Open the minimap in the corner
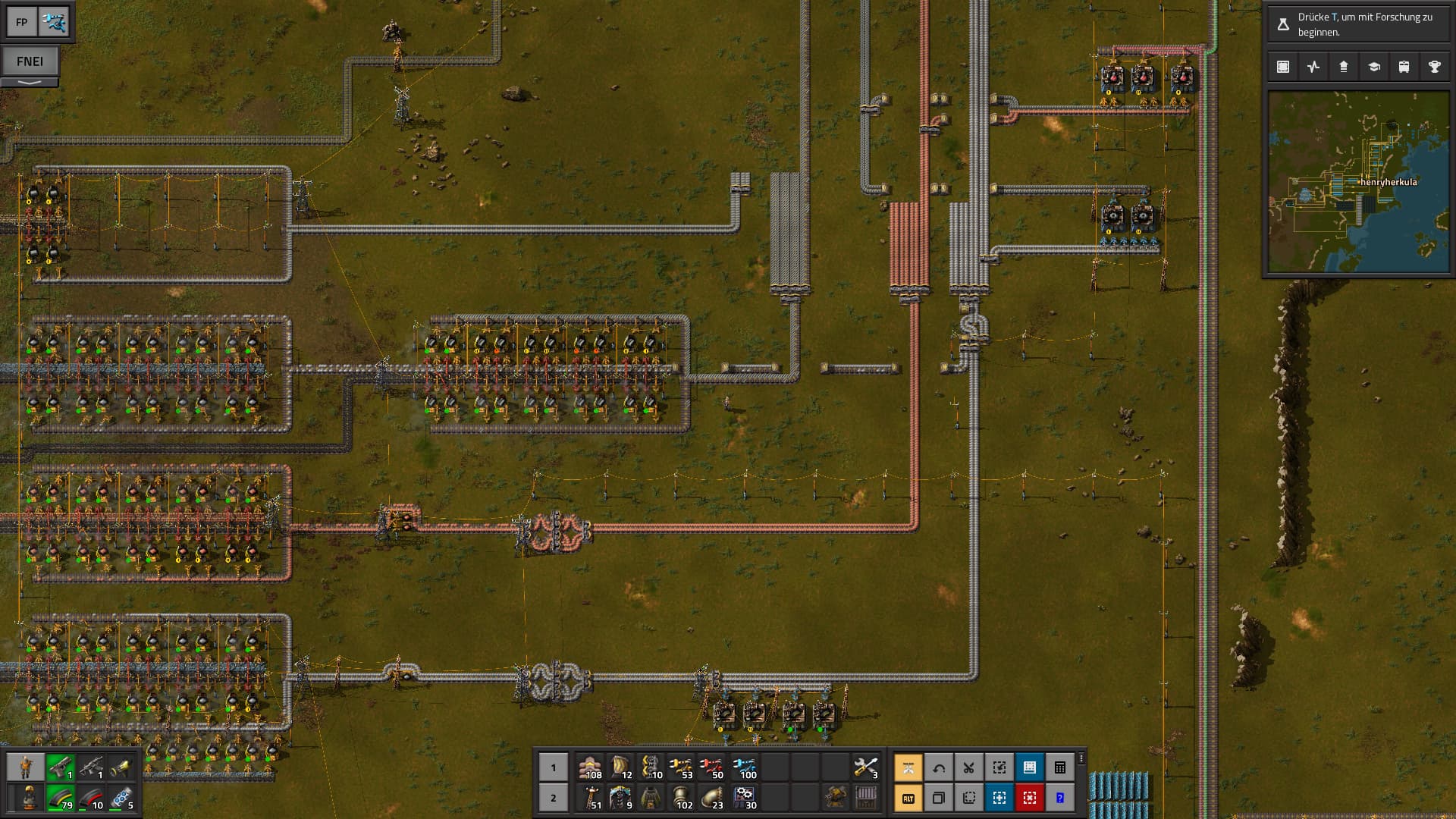 pos(1358,182)
